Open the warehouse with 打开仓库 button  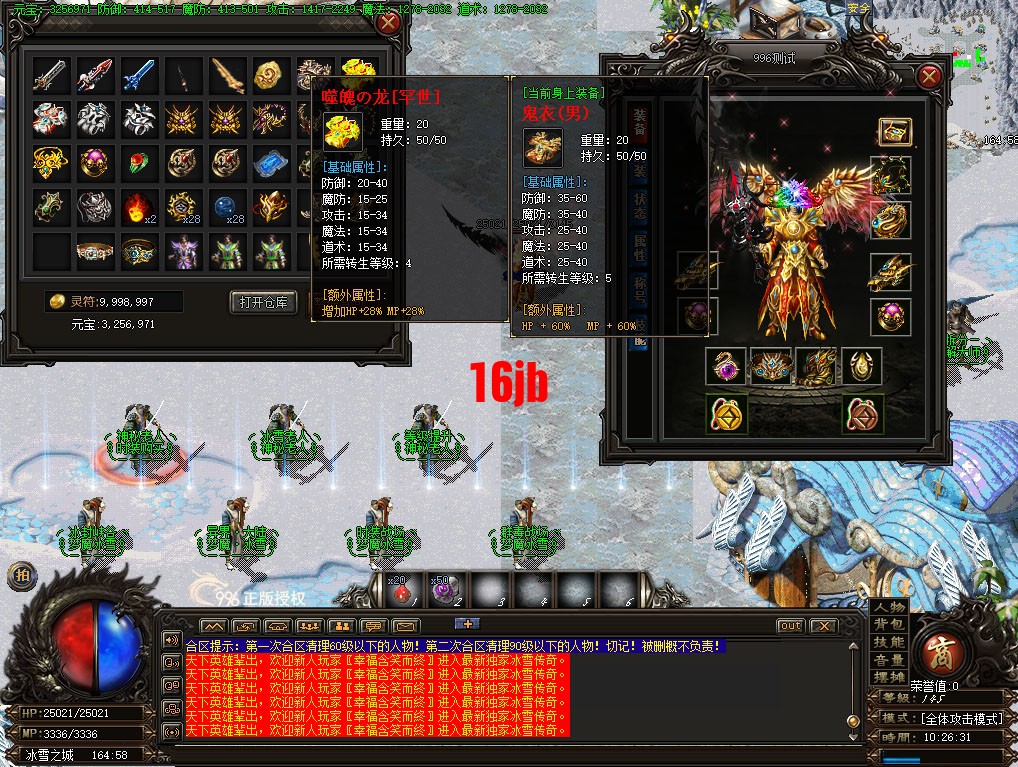pos(264,302)
